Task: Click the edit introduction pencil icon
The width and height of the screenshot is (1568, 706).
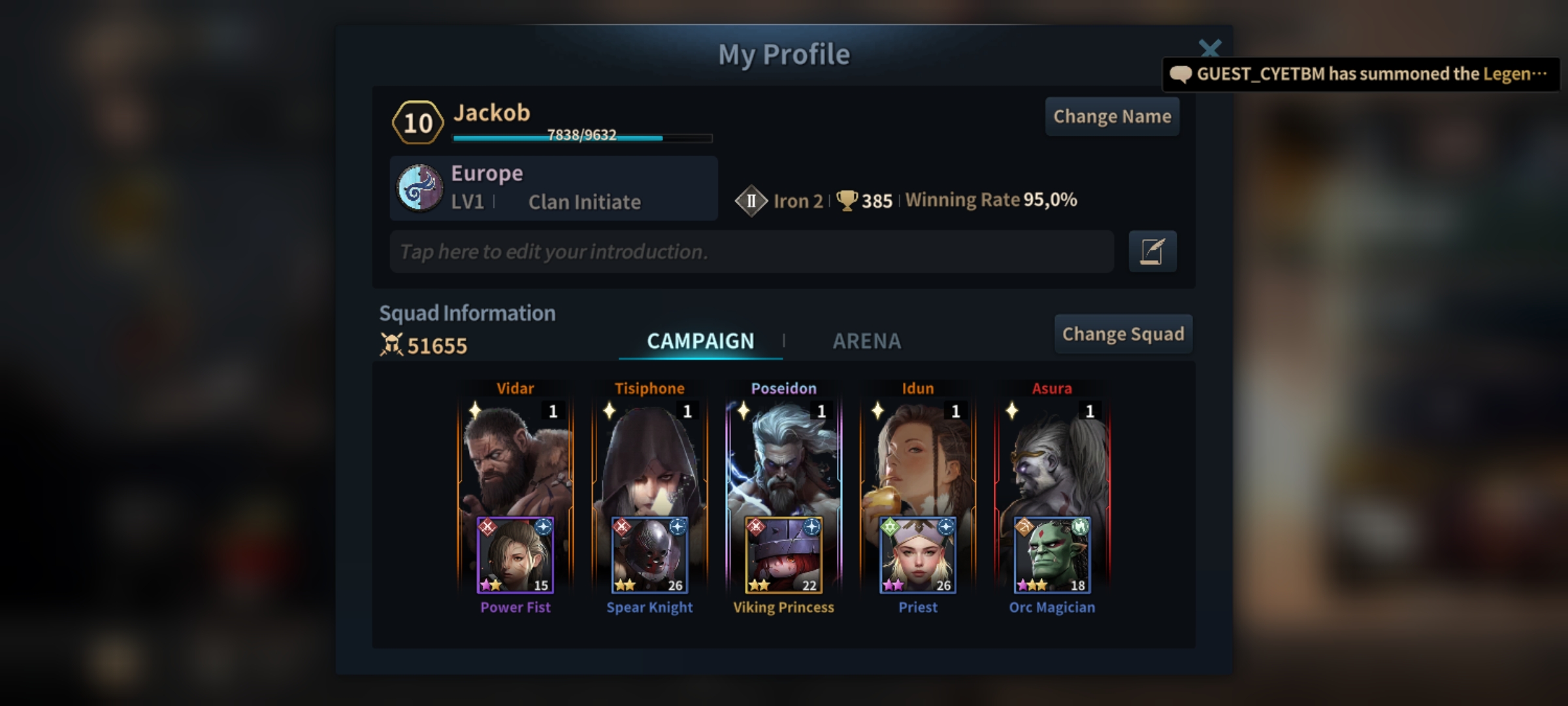Action: click(x=1152, y=252)
